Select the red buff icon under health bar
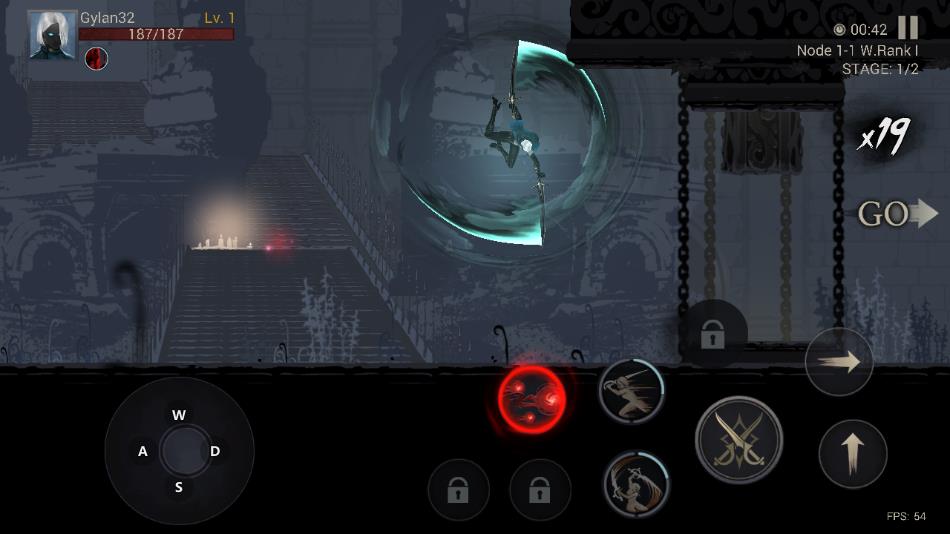Screen dimensions: 950x534 [96, 58]
